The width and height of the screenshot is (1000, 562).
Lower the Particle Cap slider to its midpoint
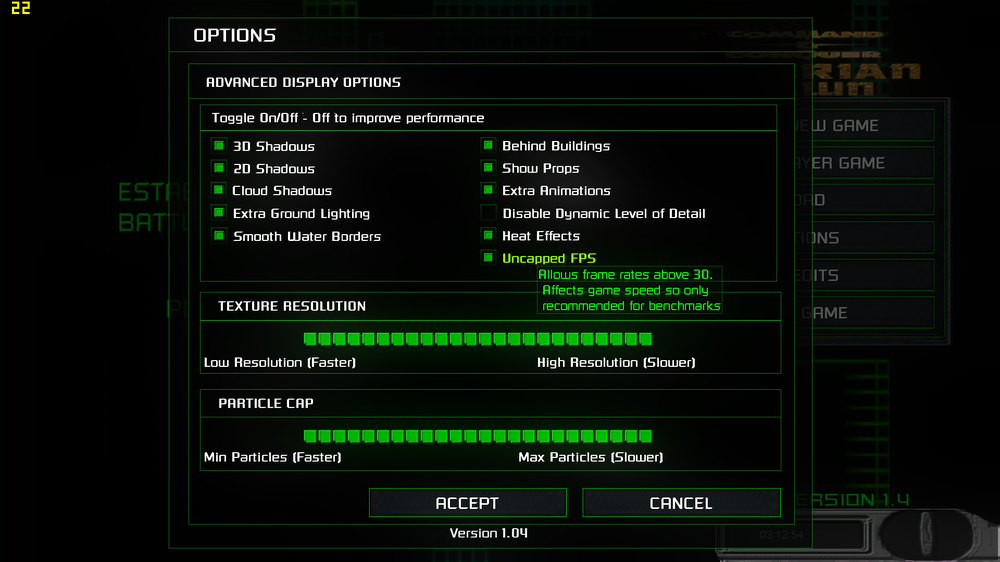(478, 436)
